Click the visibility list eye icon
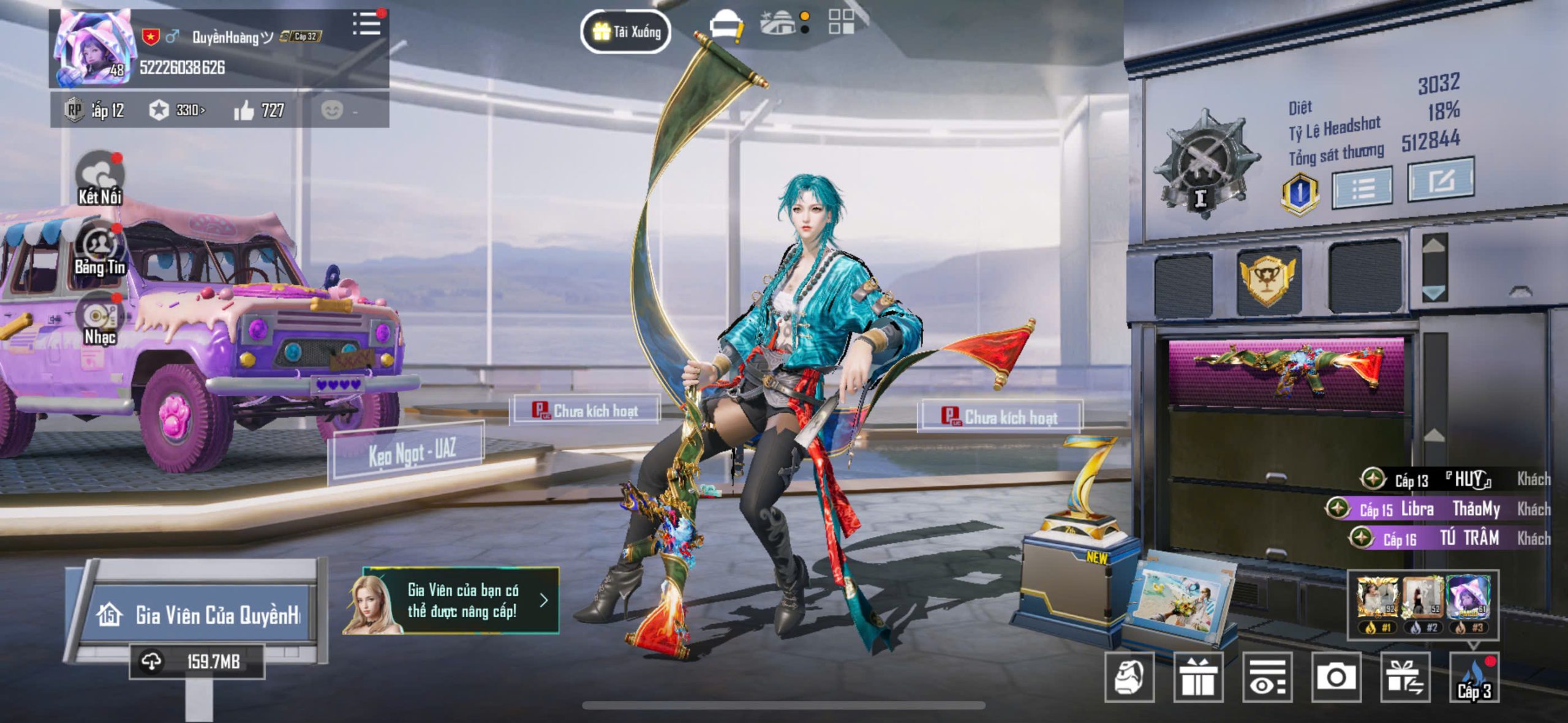This screenshot has width=1568, height=723. (x=1267, y=676)
